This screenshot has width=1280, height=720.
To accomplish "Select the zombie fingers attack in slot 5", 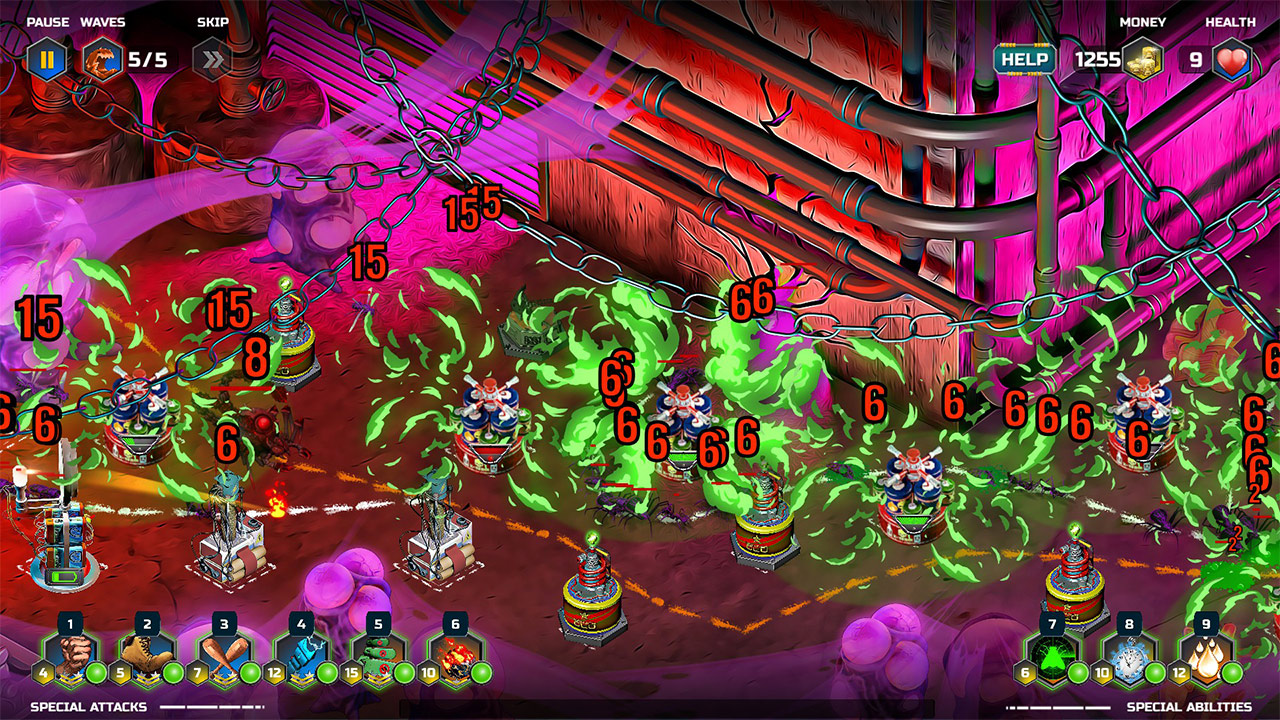I will click(x=377, y=655).
